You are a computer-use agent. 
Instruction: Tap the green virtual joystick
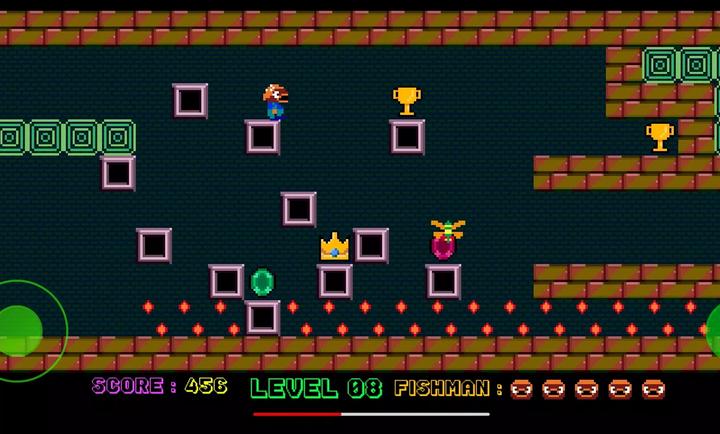(20, 326)
